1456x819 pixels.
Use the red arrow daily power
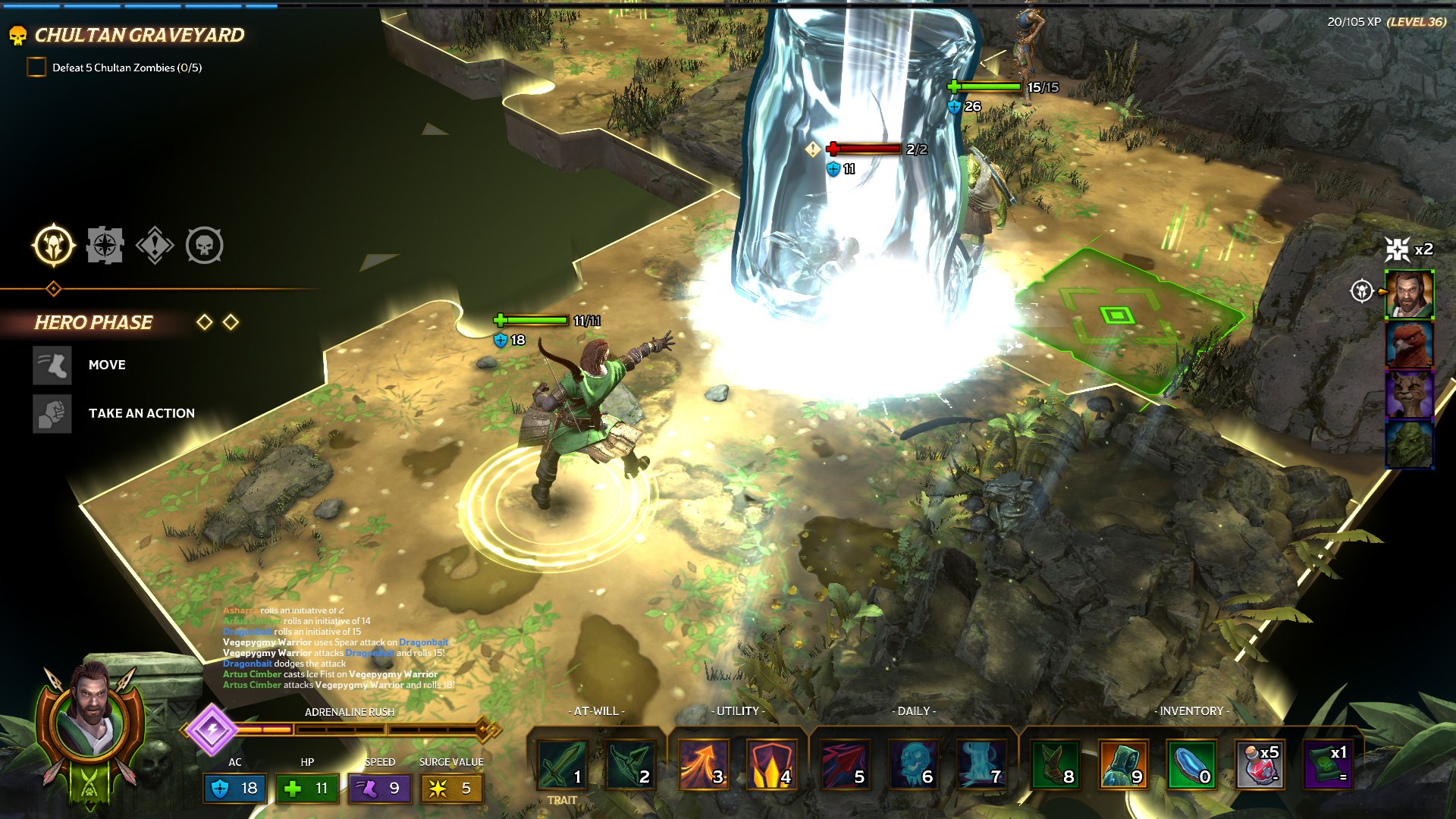coord(844,765)
